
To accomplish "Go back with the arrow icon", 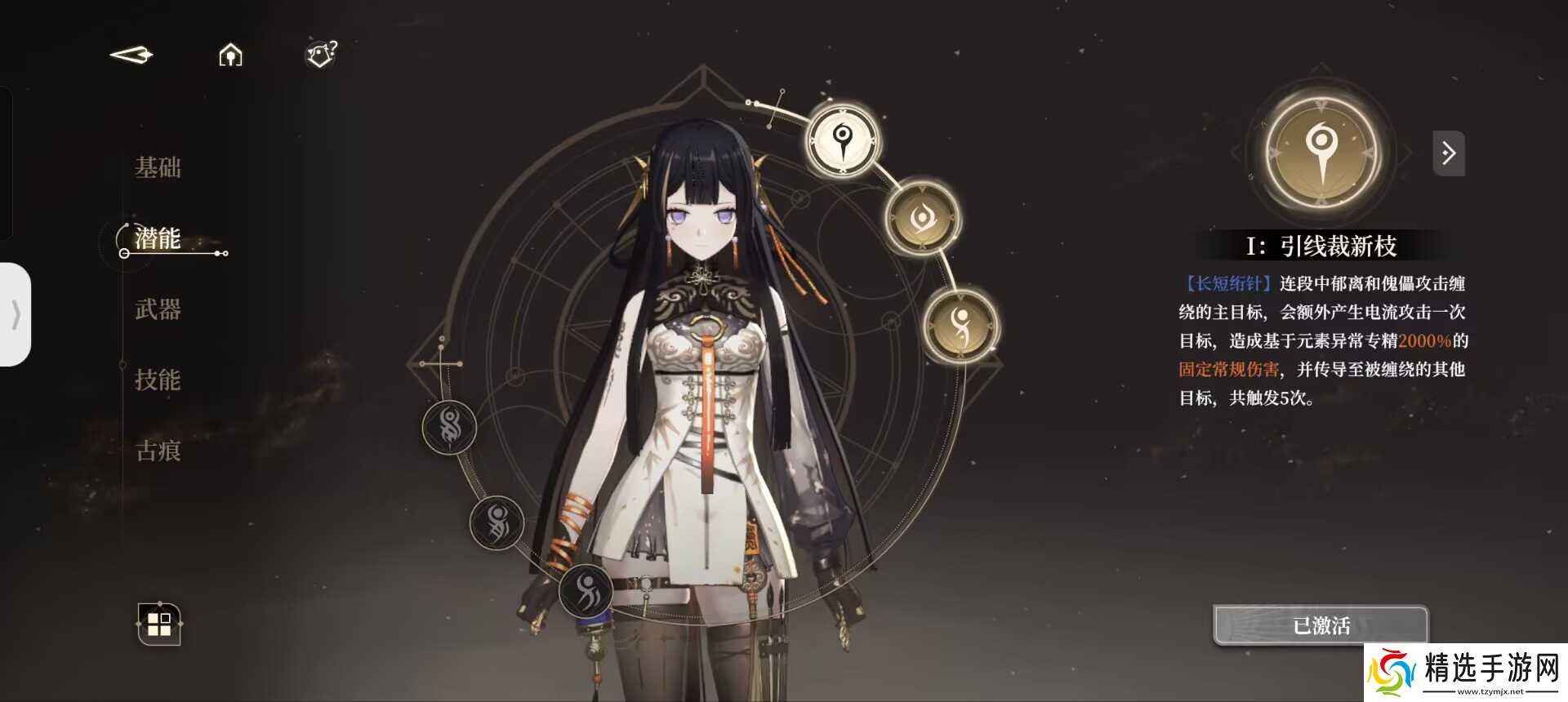I will 131,55.
